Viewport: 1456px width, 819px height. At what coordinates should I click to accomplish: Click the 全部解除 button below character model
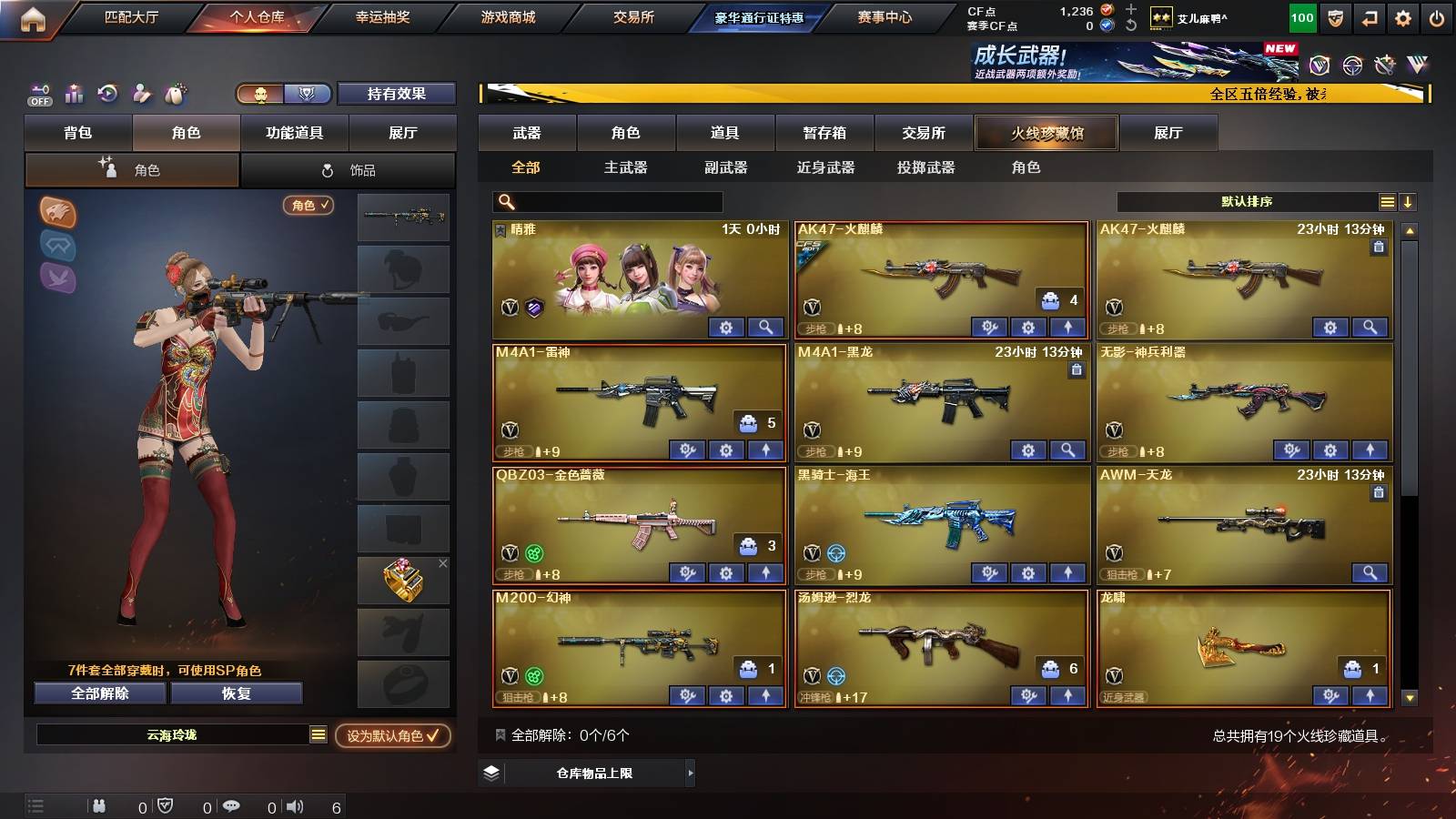point(98,693)
